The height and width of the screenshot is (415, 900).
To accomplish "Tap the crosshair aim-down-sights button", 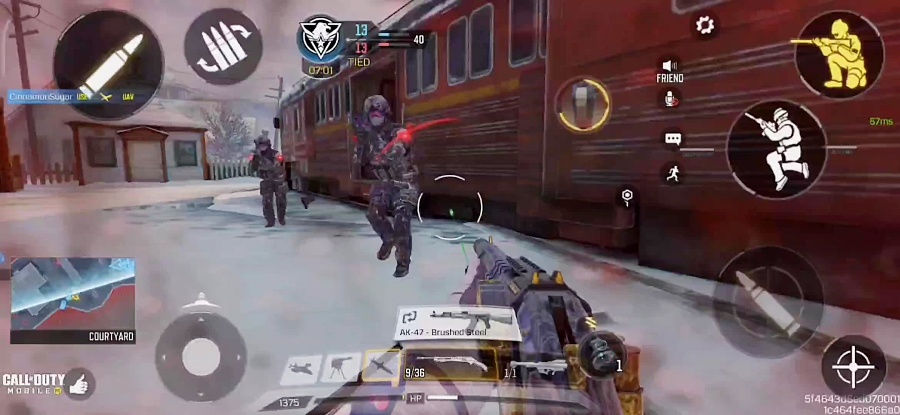I will (853, 366).
